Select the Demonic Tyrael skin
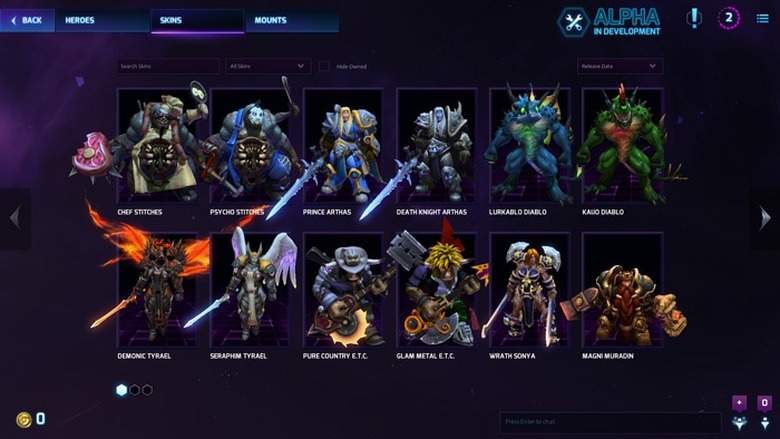The height and width of the screenshot is (439, 780). (157, 290)
